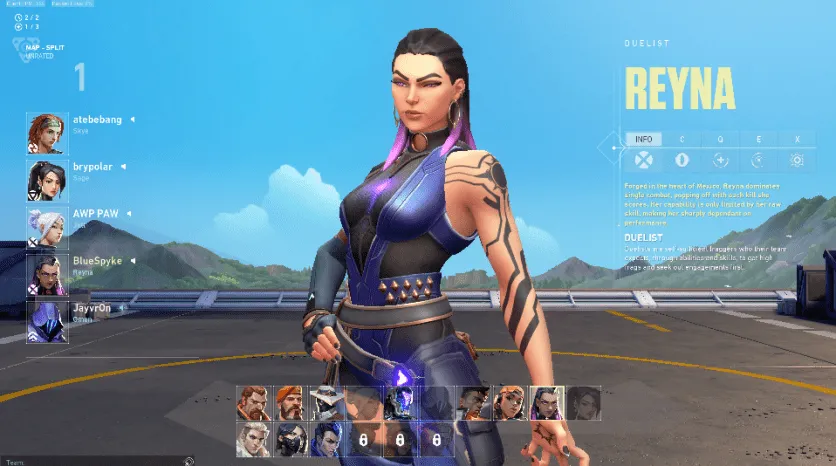View the E ability tab
This screenshot has height=466, width=836.
tap(759, 139)
